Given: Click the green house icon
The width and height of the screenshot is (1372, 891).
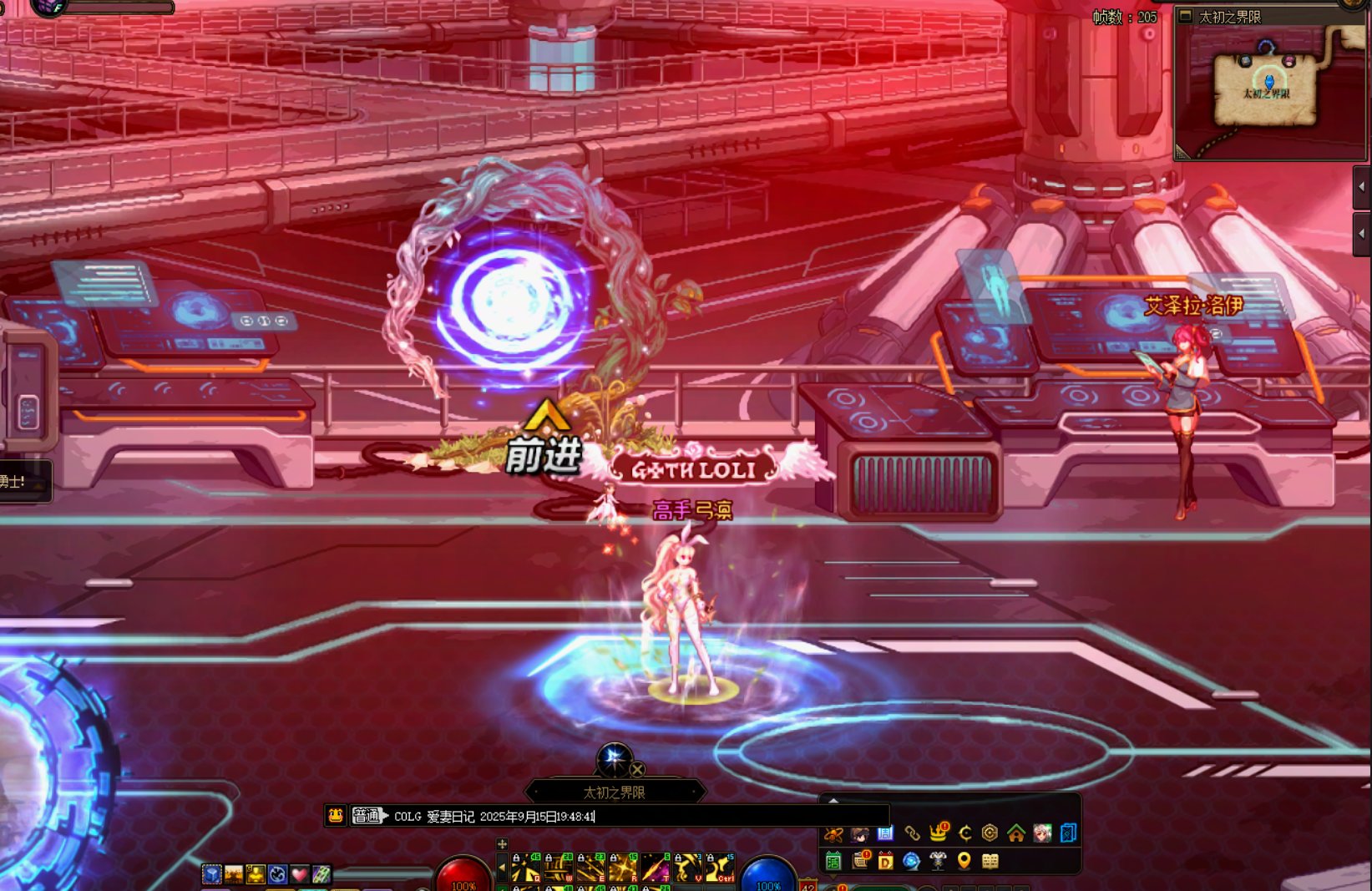Looking at the screenshot, I should pyautogui.click(x=1016, y=833).
